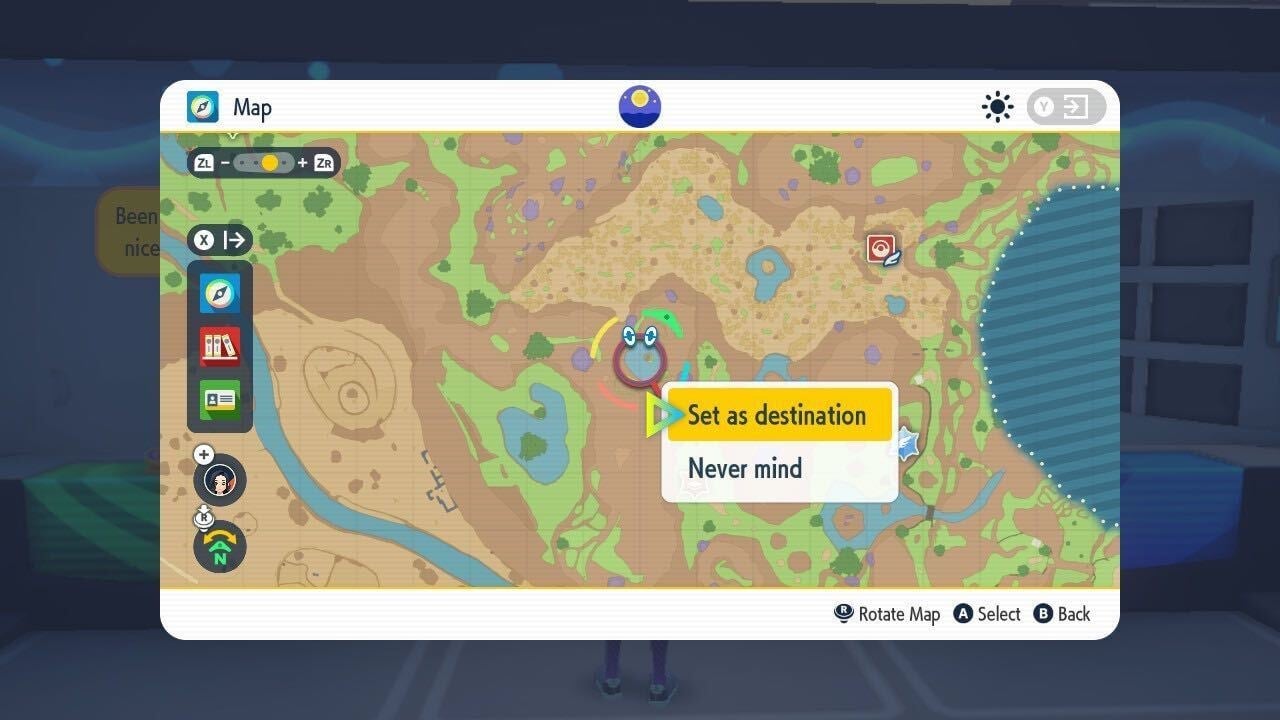
Task: Choose Never mind in the context menu
Action: 743,468
